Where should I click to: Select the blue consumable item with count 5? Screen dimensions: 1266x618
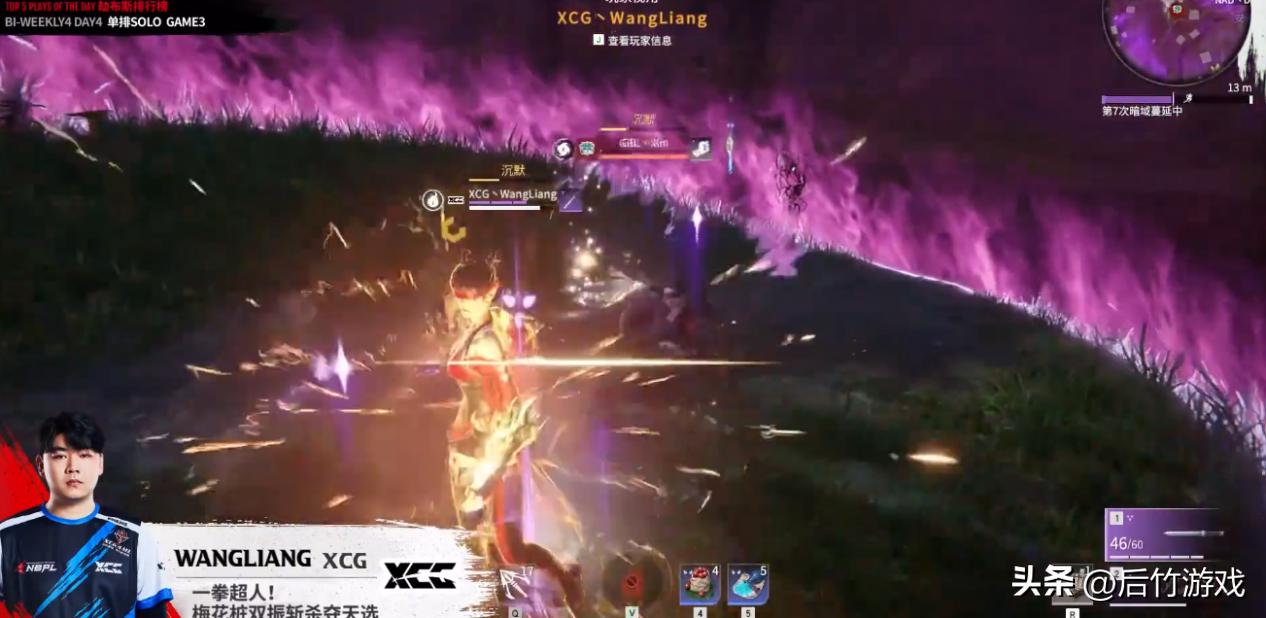[x=747, y=584]
